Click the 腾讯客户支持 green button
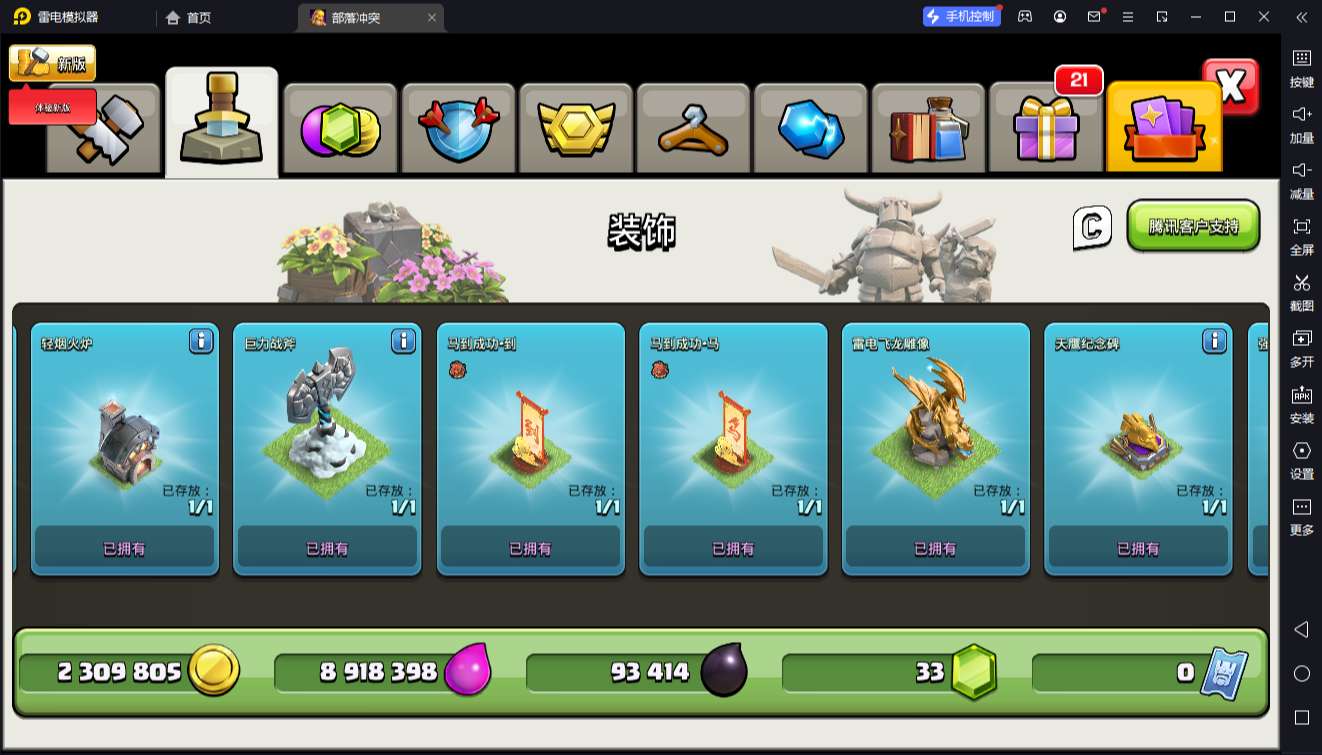Image resolution: width=1322 pixels, height=755 pixels. [1193, 226]
